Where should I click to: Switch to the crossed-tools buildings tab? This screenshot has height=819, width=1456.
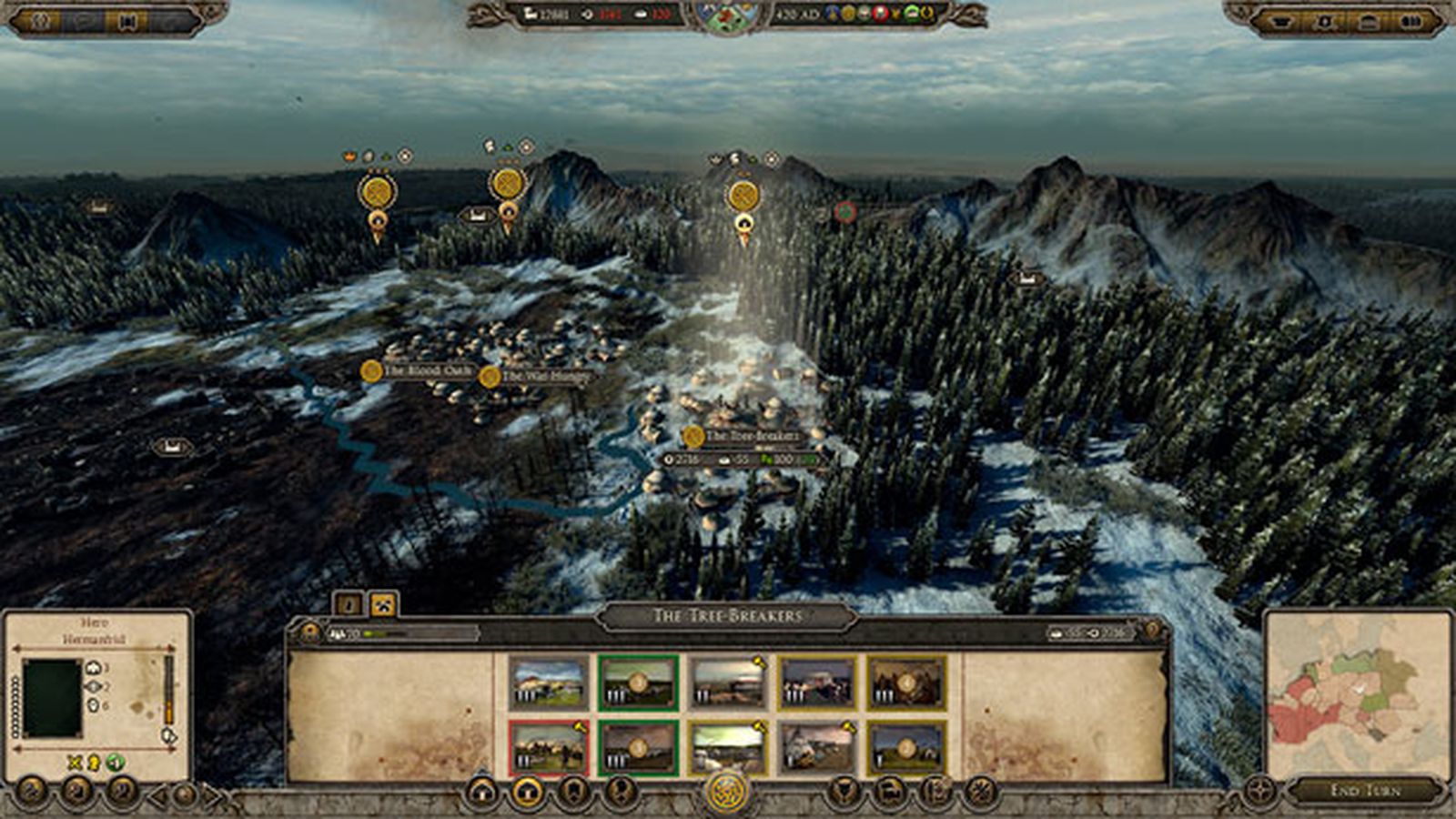click(383, 603)
